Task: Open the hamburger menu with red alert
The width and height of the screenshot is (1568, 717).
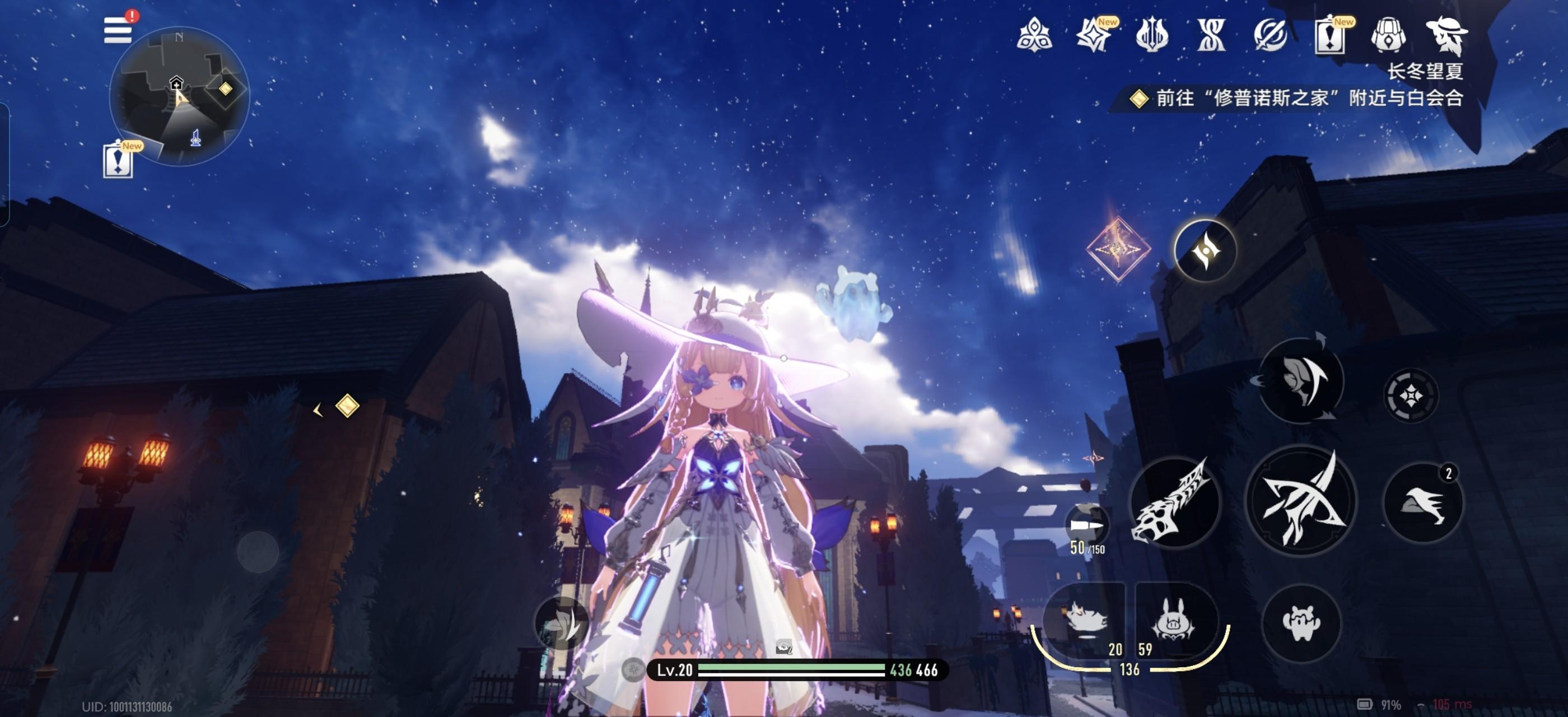Action: click(118, 29)
